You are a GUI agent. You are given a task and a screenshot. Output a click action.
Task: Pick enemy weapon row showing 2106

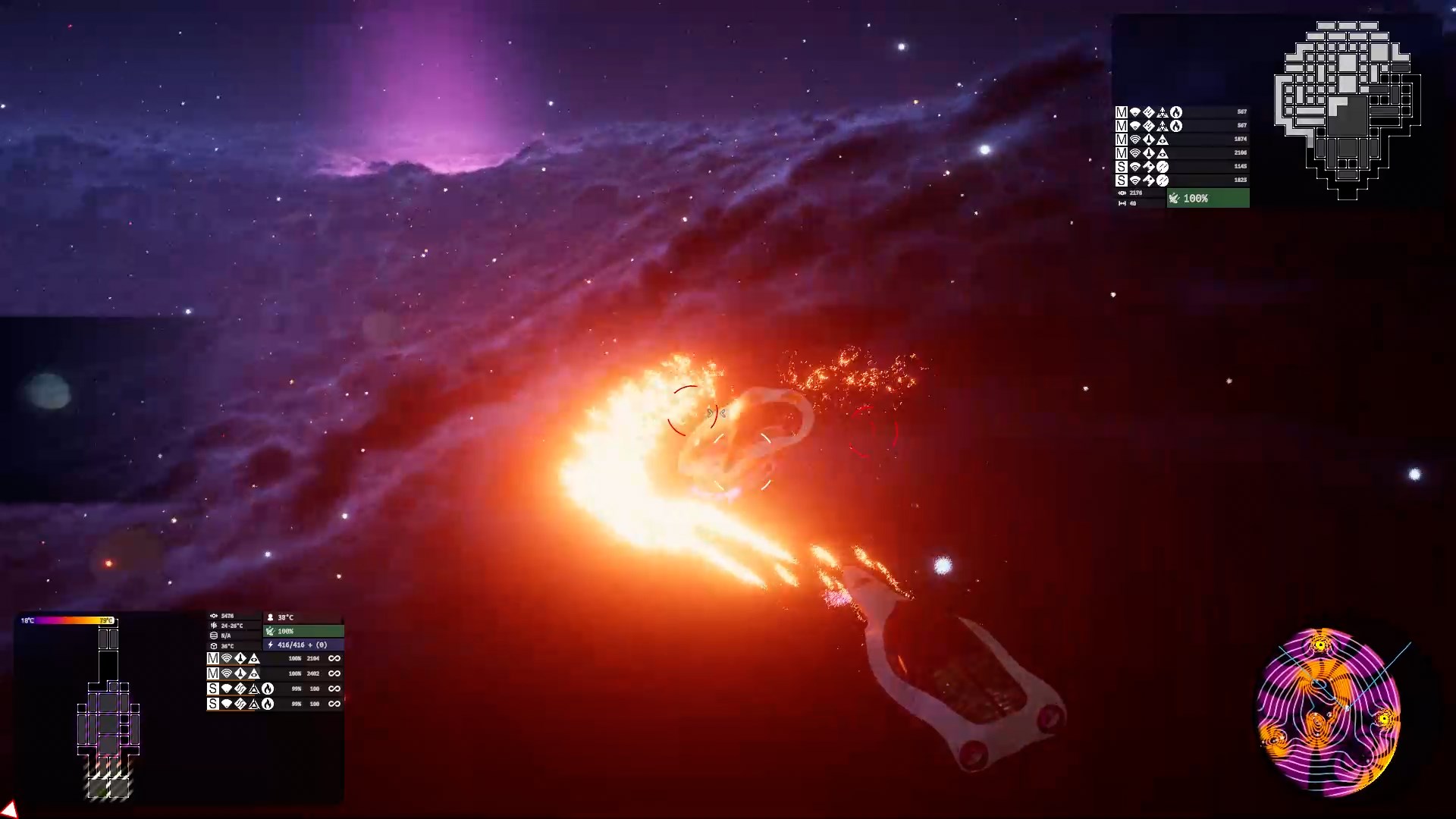1181,153
